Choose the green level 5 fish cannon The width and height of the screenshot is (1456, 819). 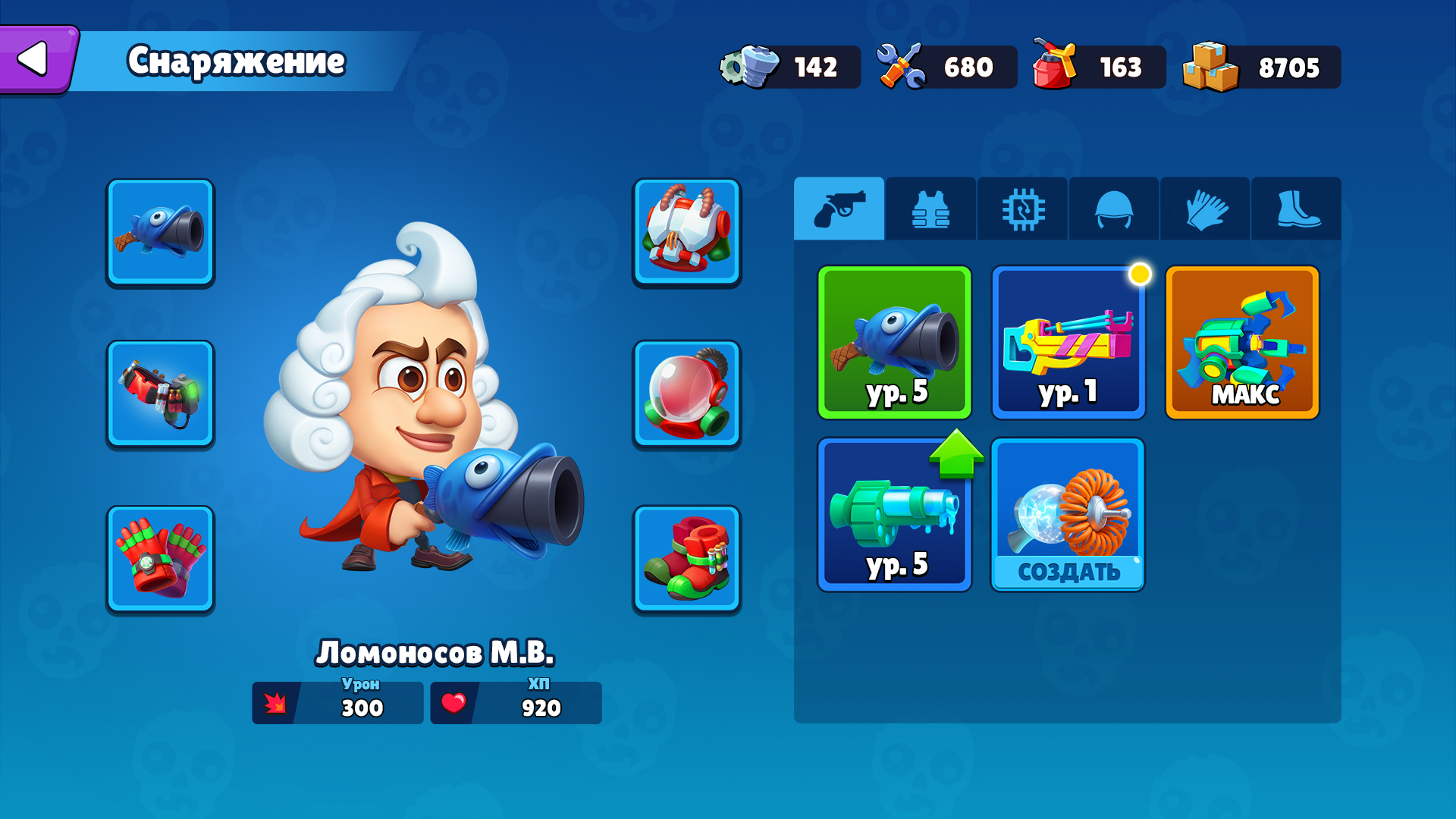pos(895,342)
